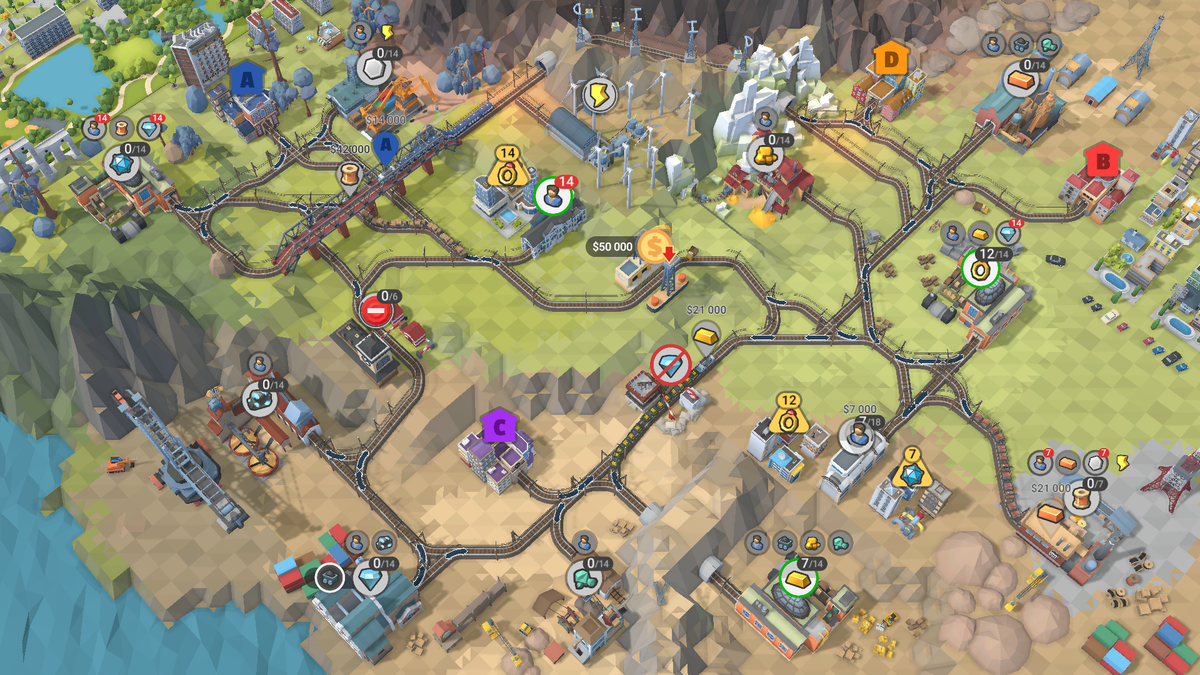
Task: Click the red no-entry sign icon
Action: click(376, 310)
